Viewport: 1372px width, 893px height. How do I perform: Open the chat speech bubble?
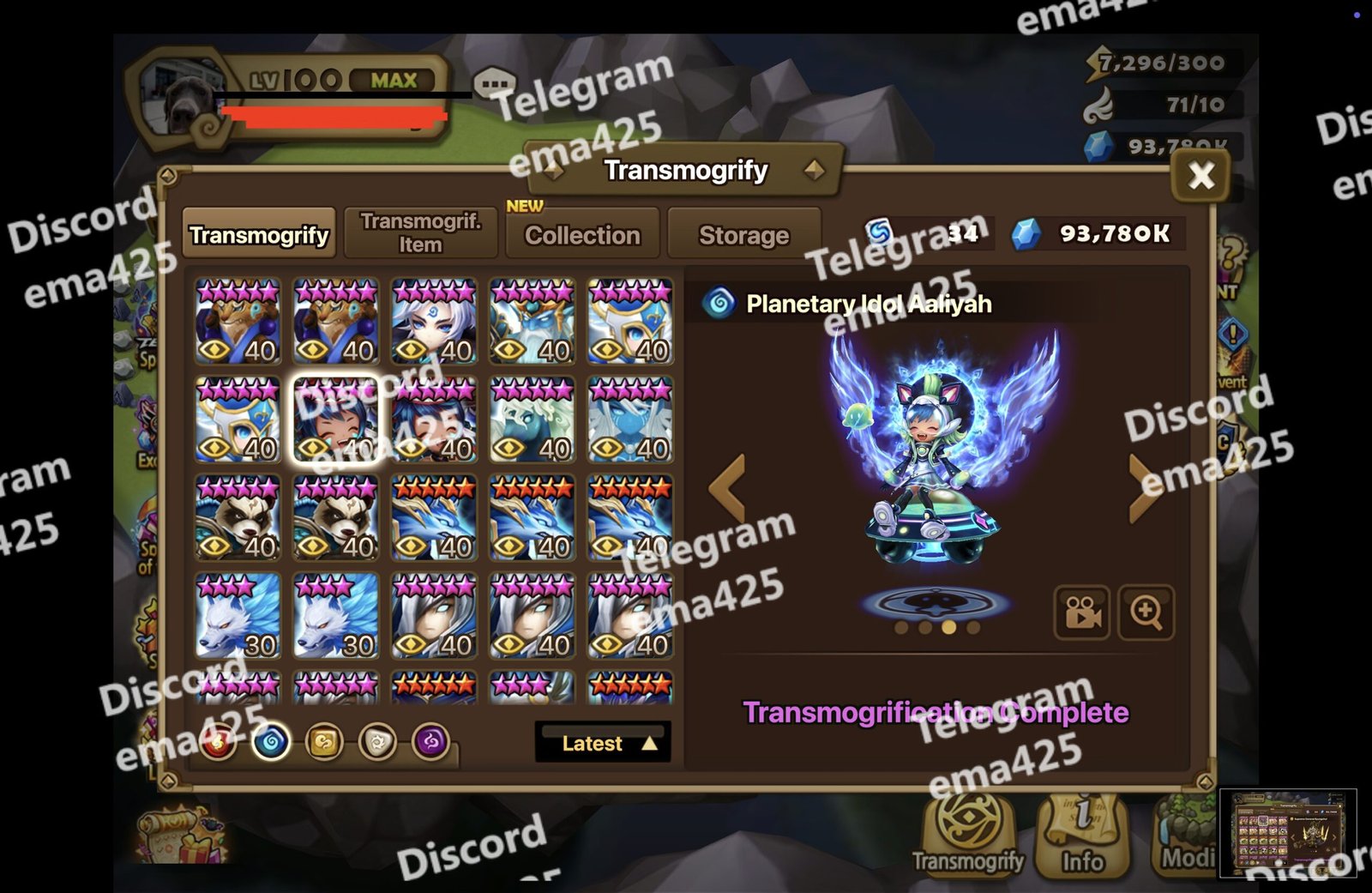(x=495, y=84)
